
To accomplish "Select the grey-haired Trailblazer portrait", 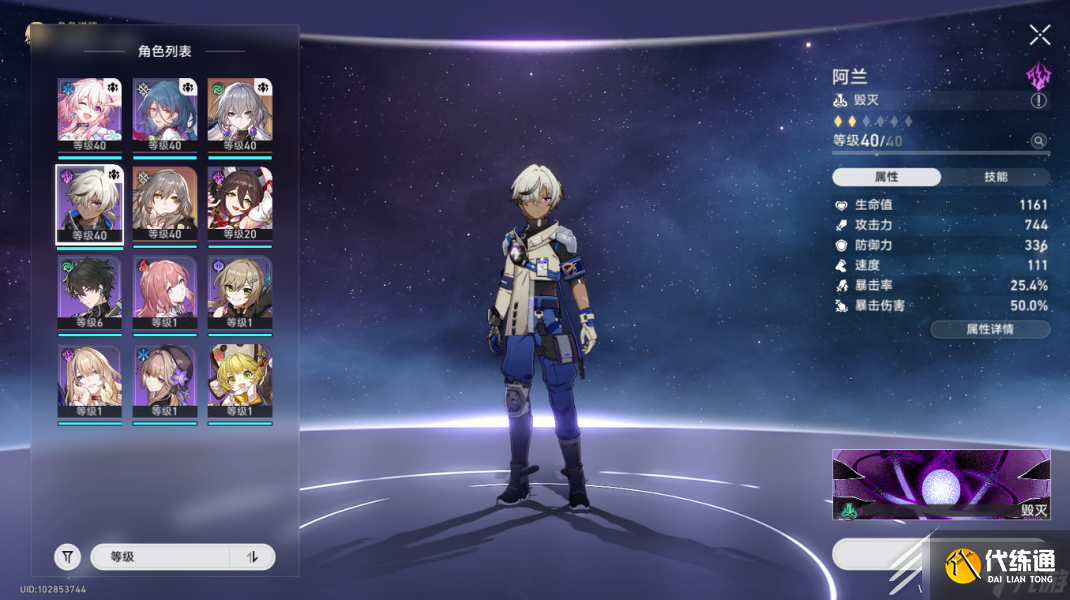I will click(x=164, y=204).
